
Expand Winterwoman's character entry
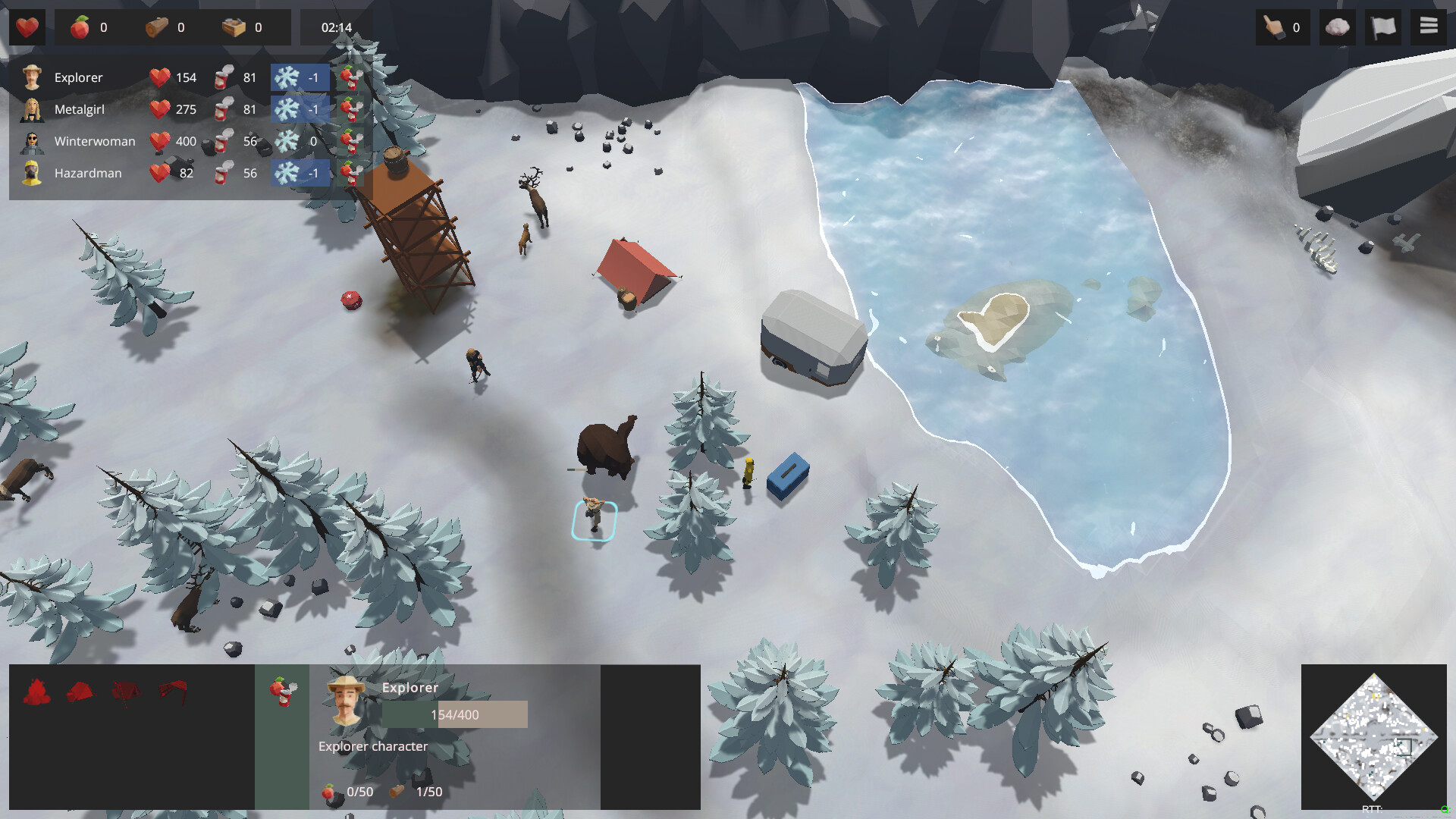coord(94,141)
